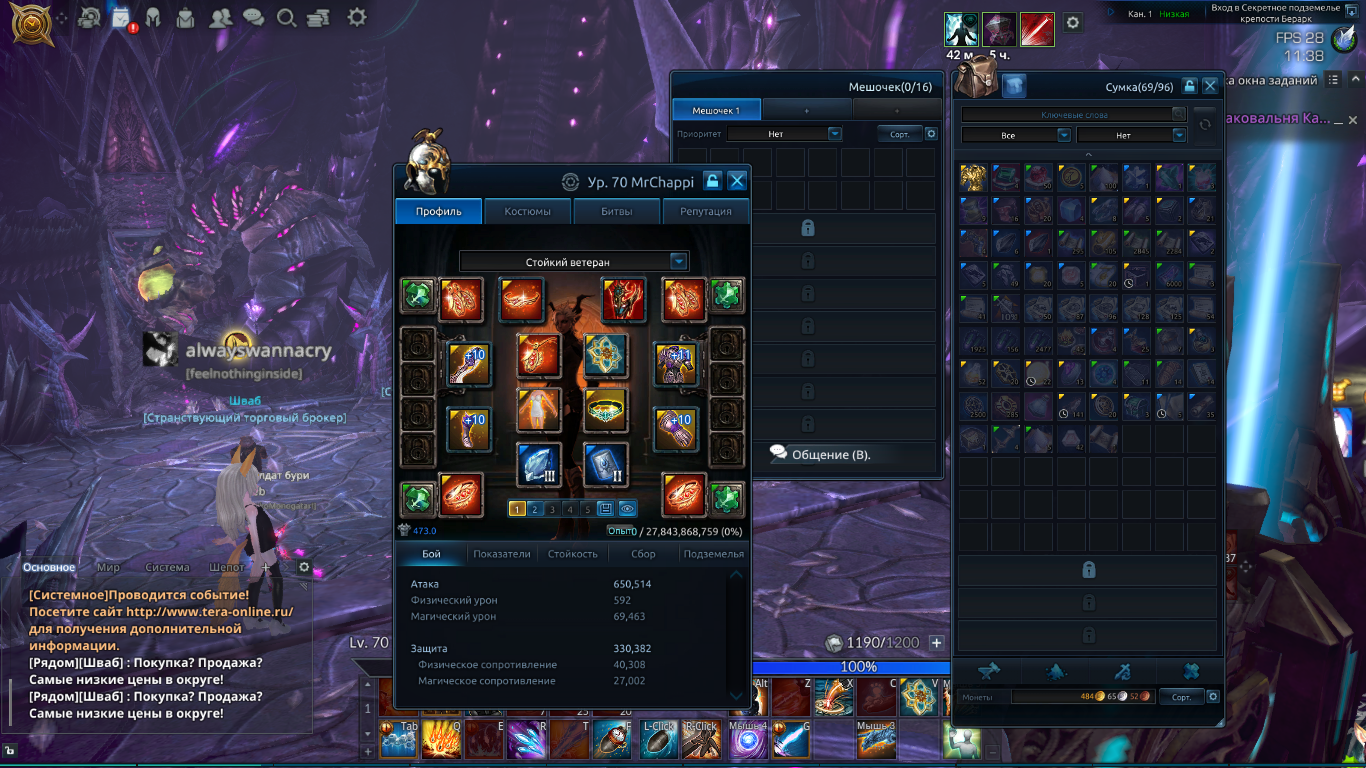Viewport: 1366px width, 768px height.
Task: Show the Показатели stats tab
Action: tap(502, 553)
